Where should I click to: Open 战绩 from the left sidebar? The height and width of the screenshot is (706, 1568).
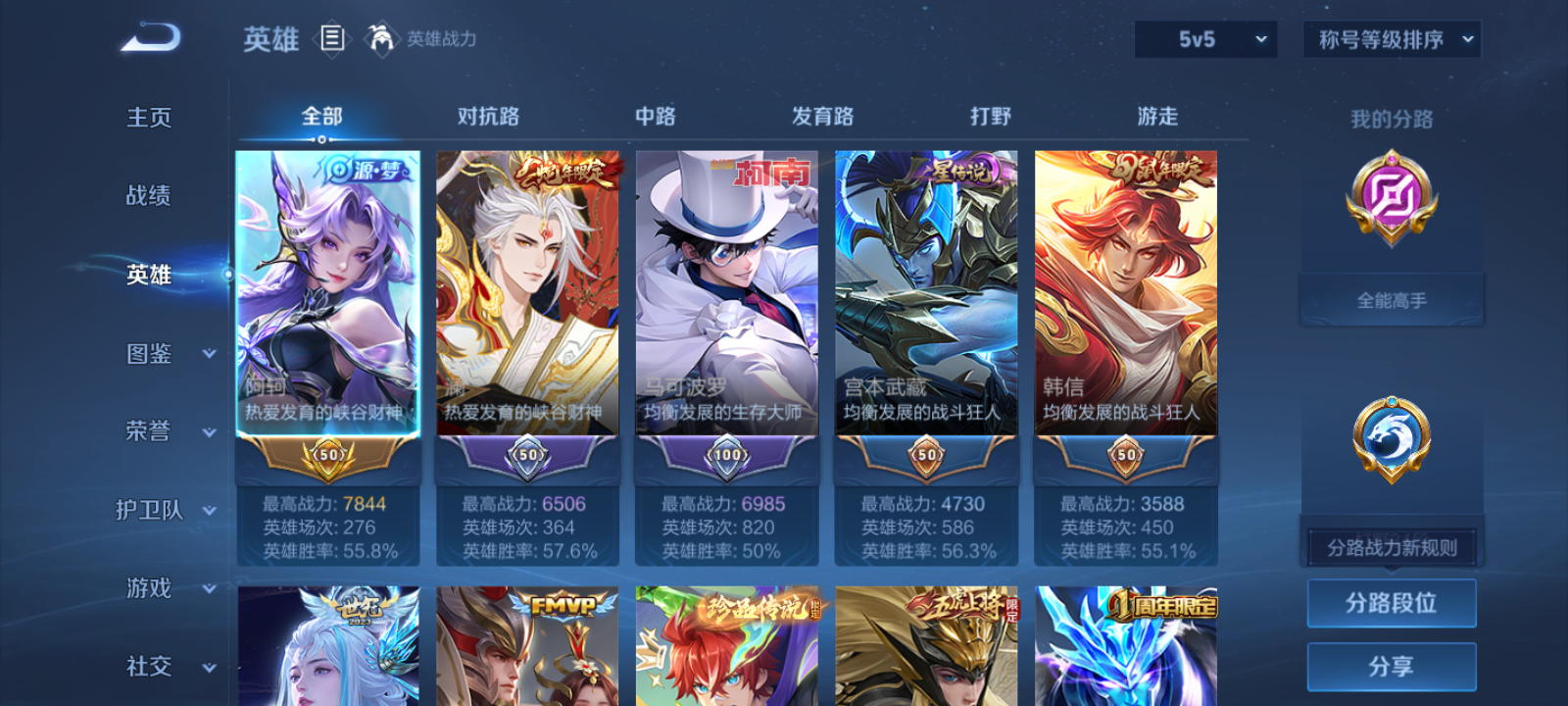coord(148,196)
